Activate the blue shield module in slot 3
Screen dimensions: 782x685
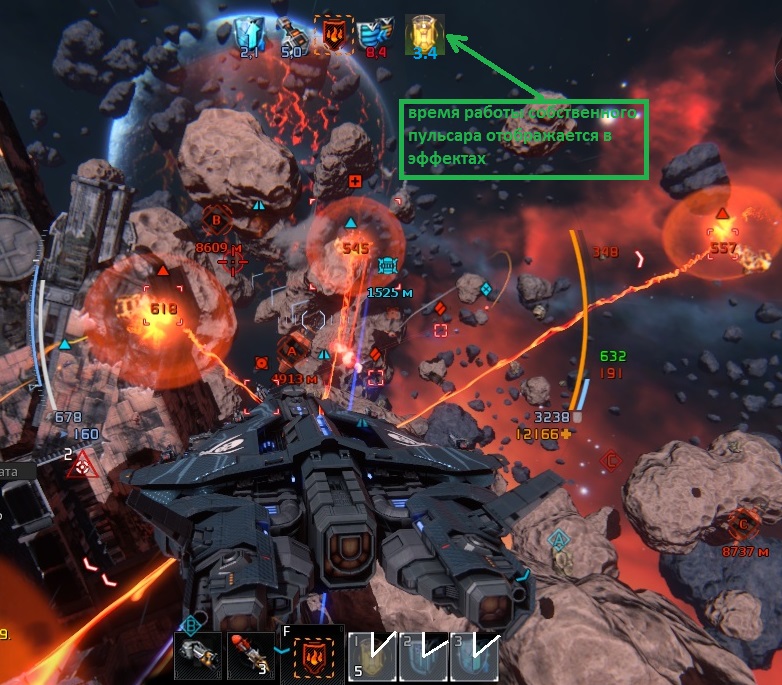coord(473,654)
